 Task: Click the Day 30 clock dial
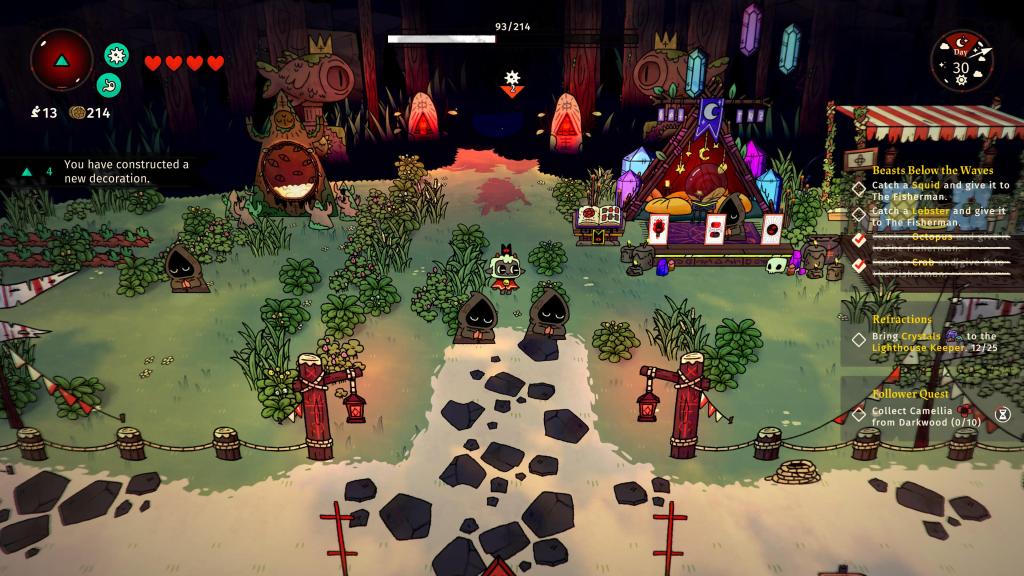click(x=961, y=62)
